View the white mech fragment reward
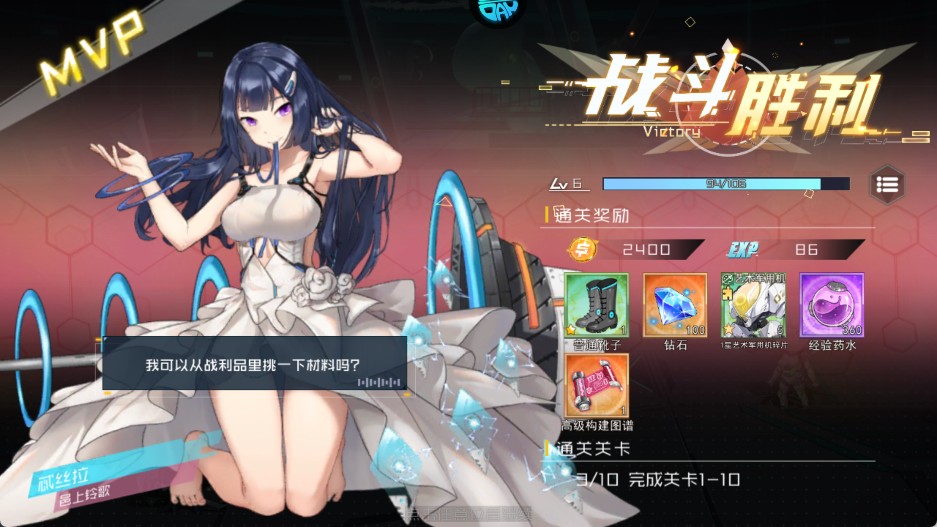Image resolution: width=937 pixels, height=527 pixels. pyautogui.click(x=752, y=305)
